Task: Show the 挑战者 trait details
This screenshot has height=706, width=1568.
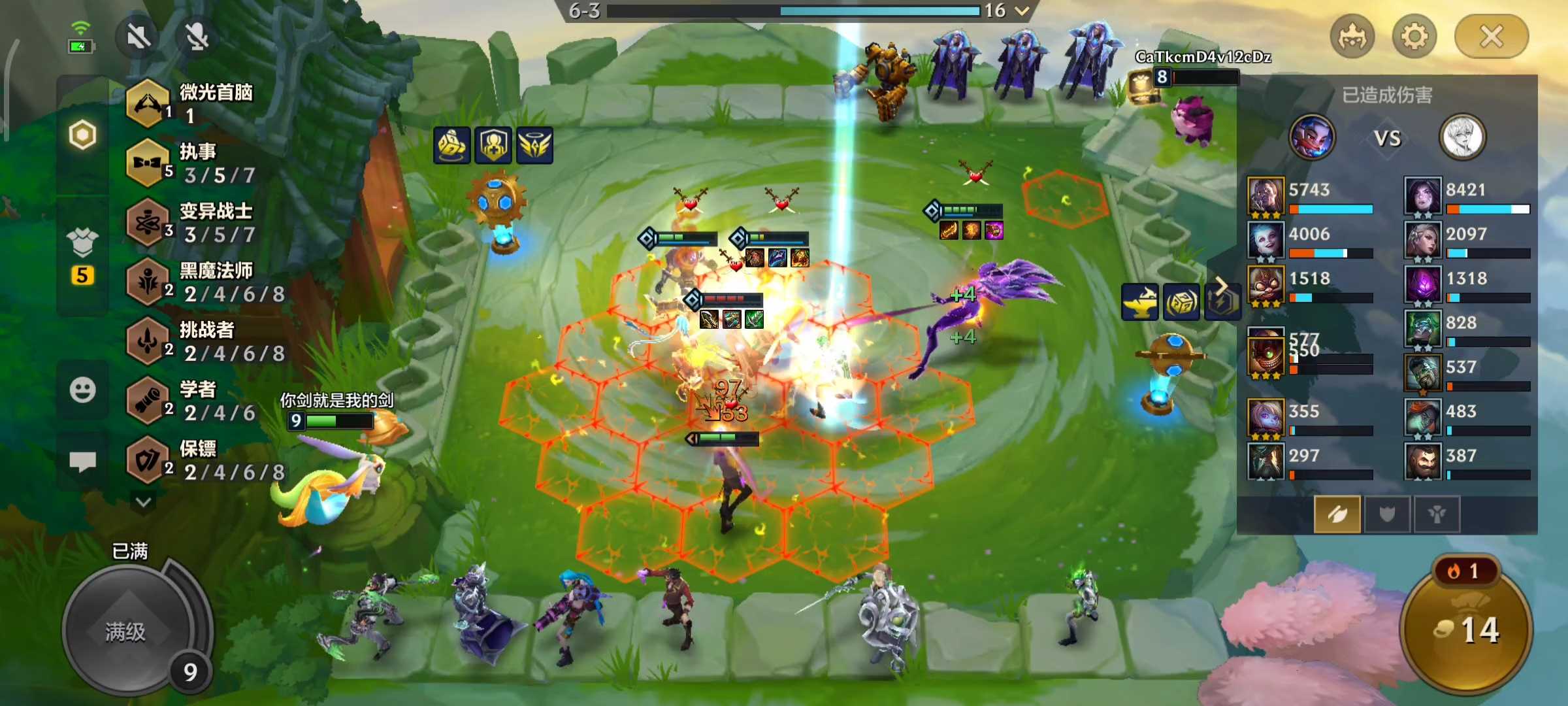Action: [196, 341]
